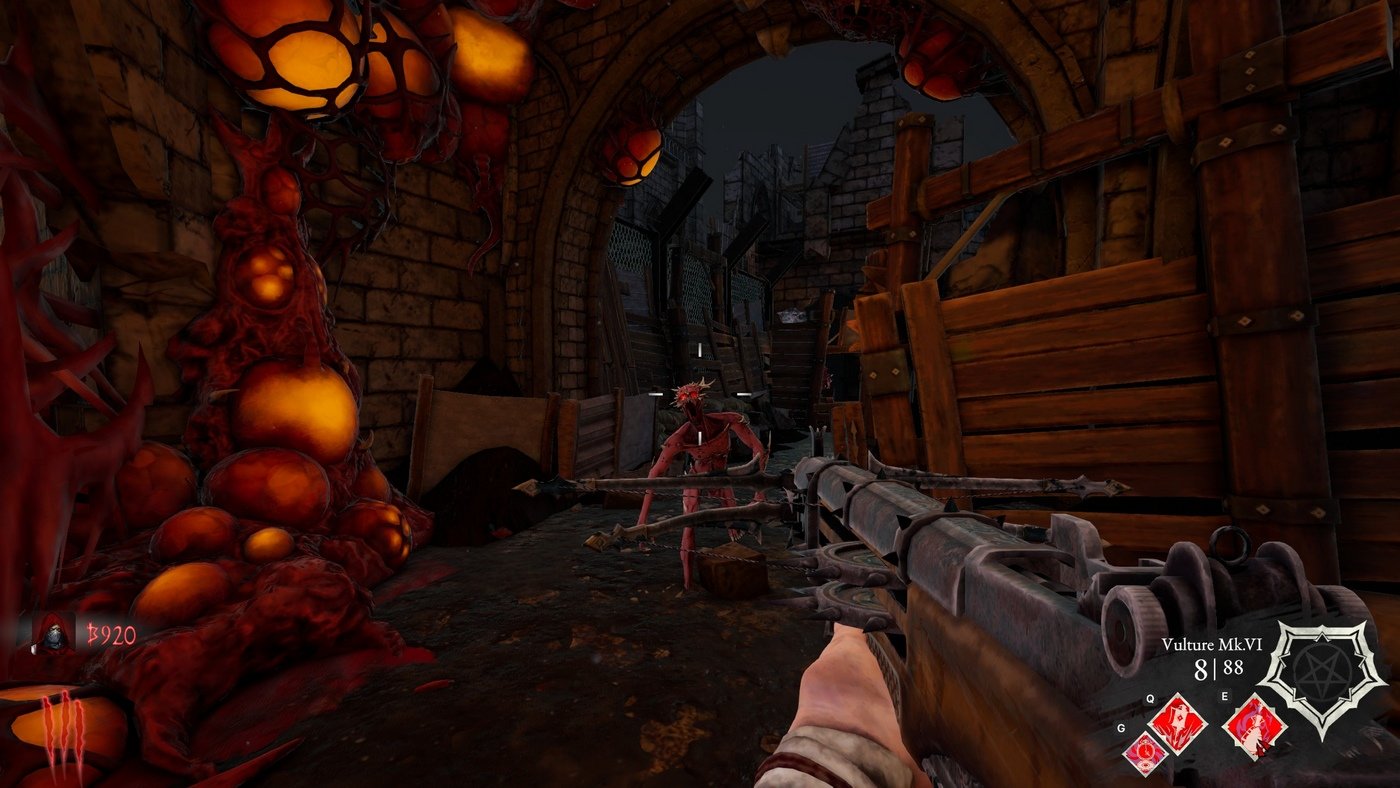The width and height of the screenshot is (1400, 788).
Task: Click the hooded character portrait
Action: 54,633
